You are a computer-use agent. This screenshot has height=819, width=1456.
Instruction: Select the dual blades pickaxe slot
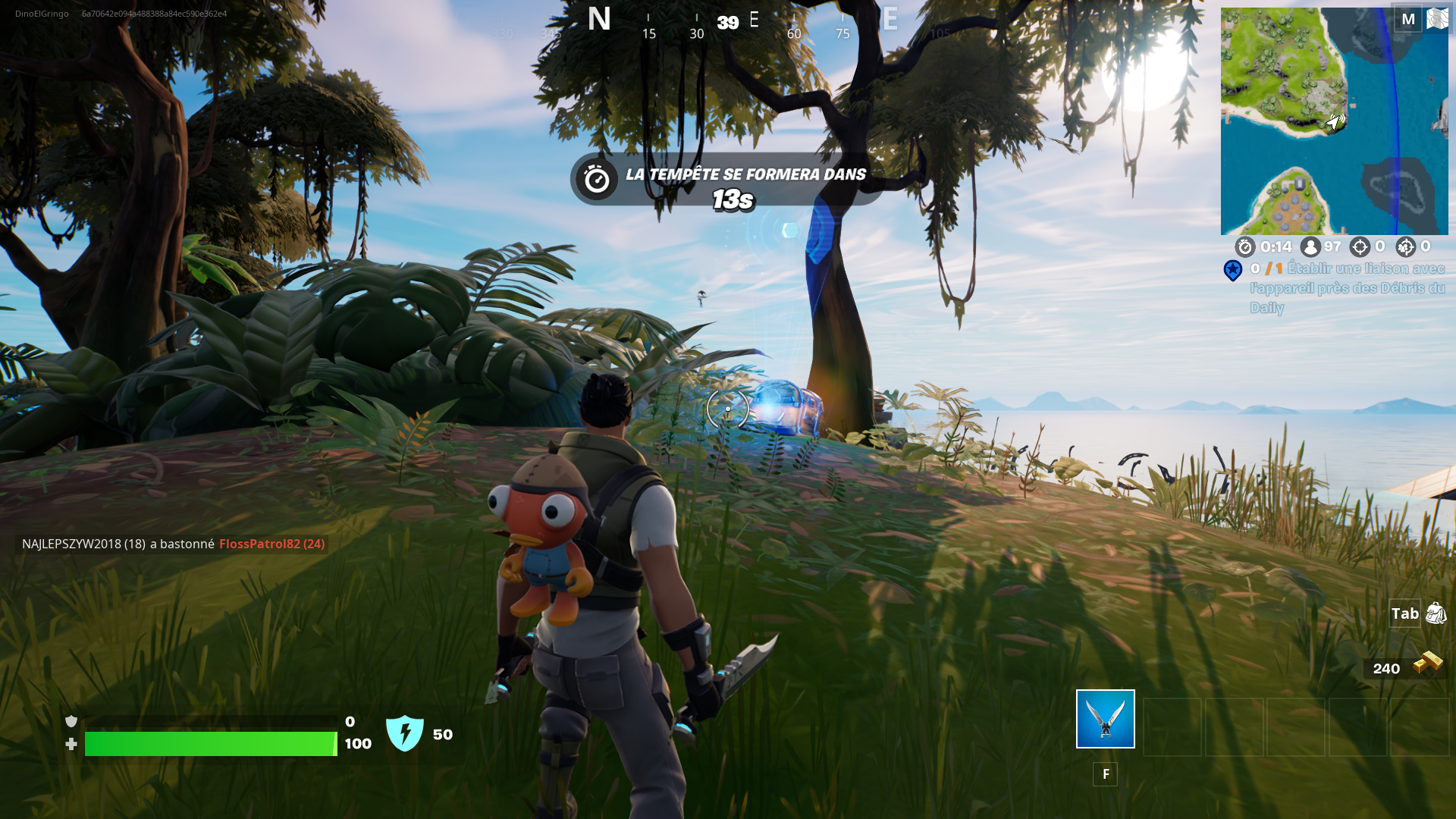[1105, 720]
